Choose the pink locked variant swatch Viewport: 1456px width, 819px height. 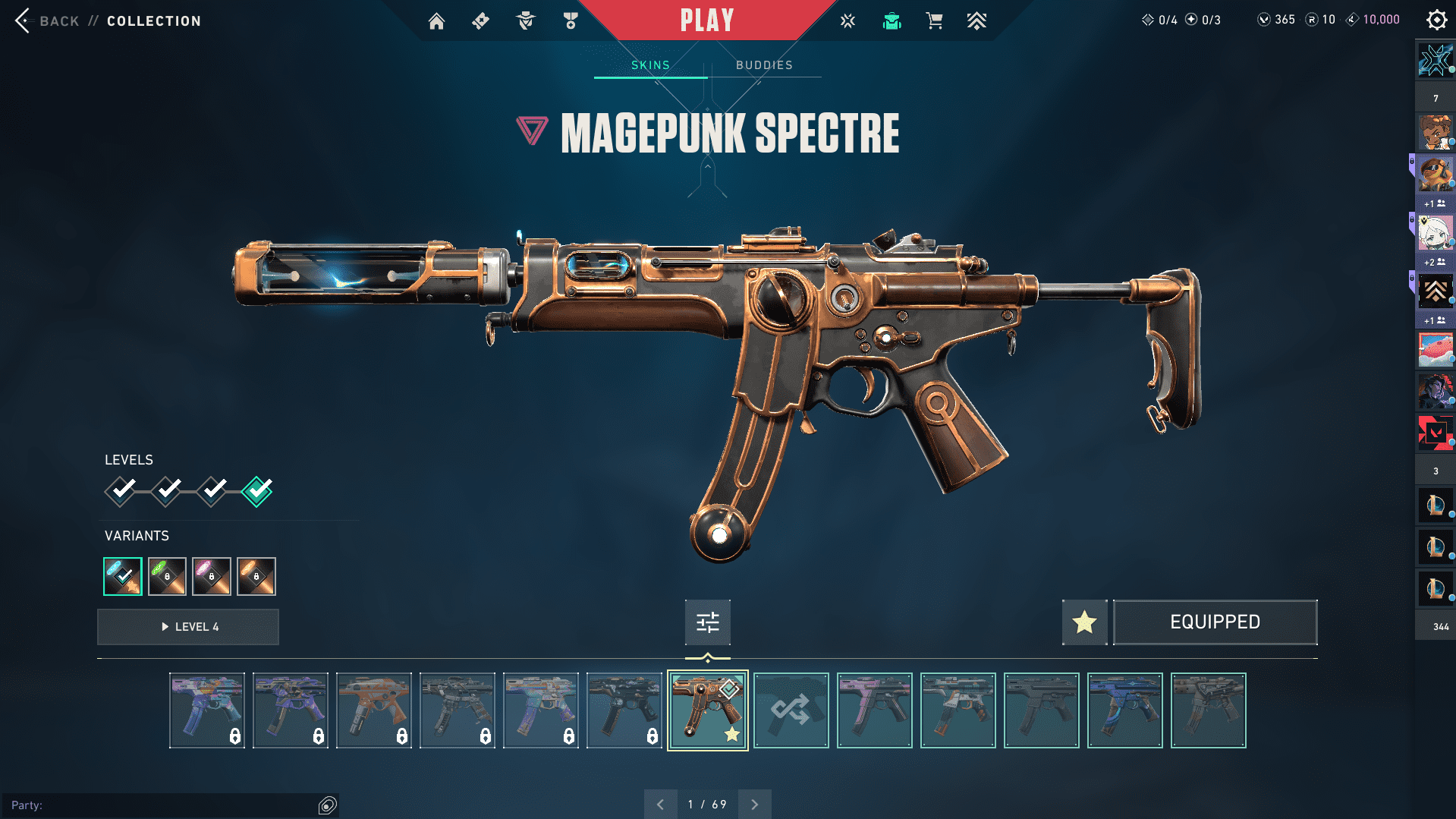(212, 576)
